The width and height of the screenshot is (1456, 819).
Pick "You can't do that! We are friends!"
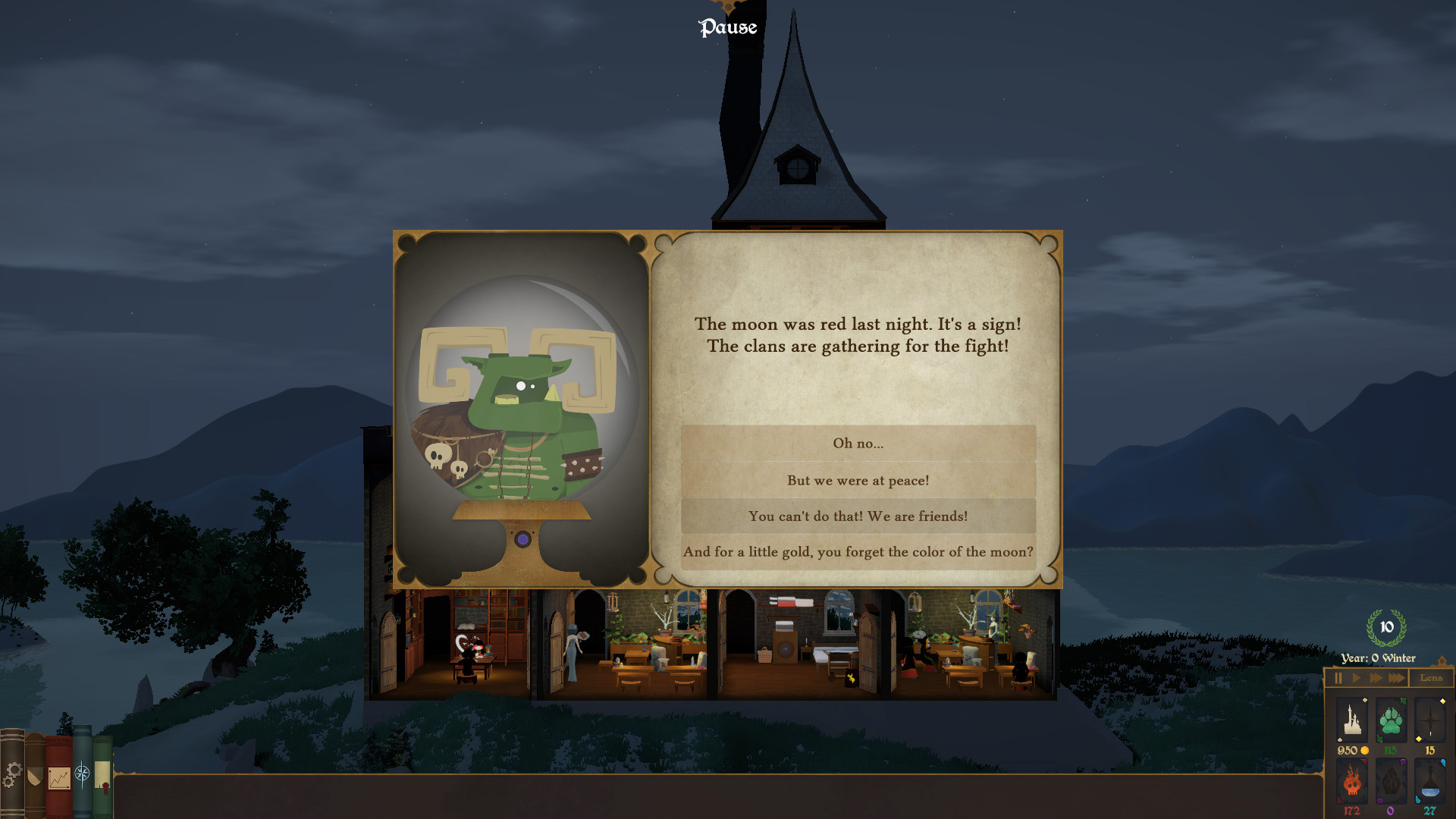click(858, 516)
